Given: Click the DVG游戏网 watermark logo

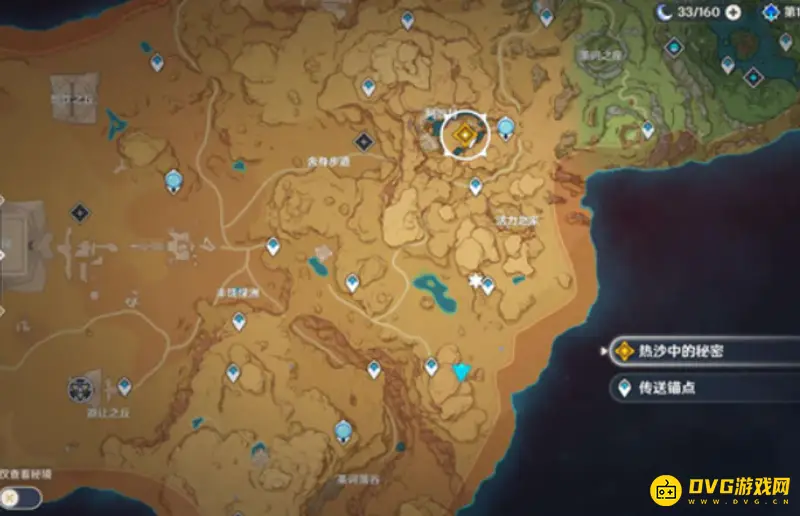Looking at the screenshot, I should (722, 490).
